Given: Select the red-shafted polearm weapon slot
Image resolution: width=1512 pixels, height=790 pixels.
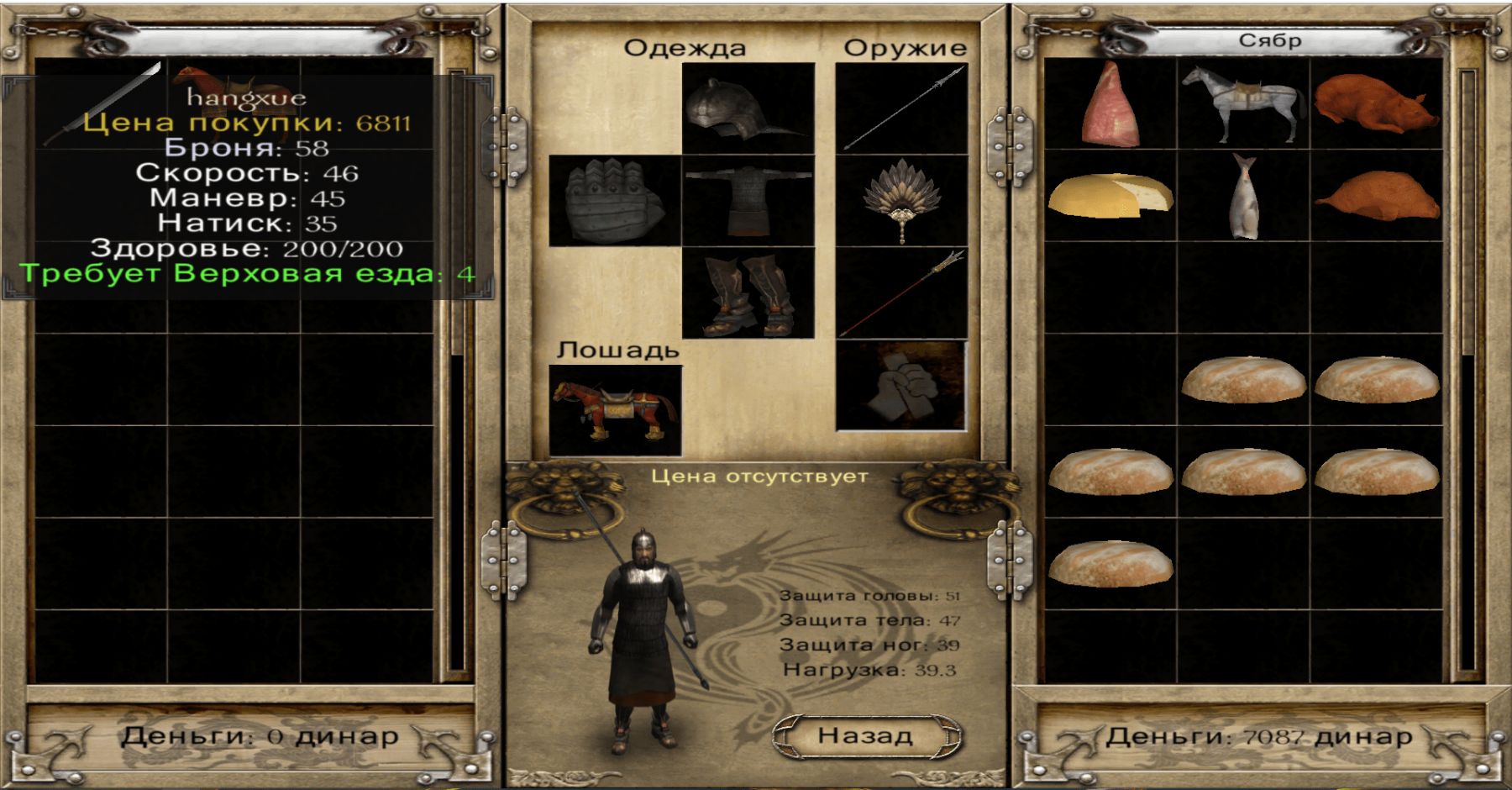Looking at the screenshot, I should (x=902, y=293).
